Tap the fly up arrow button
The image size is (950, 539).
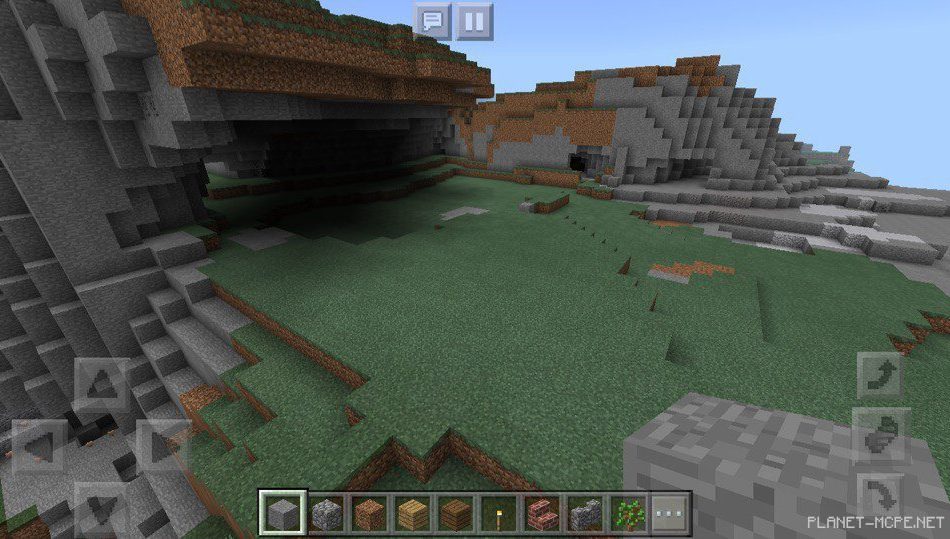[881, 376]
